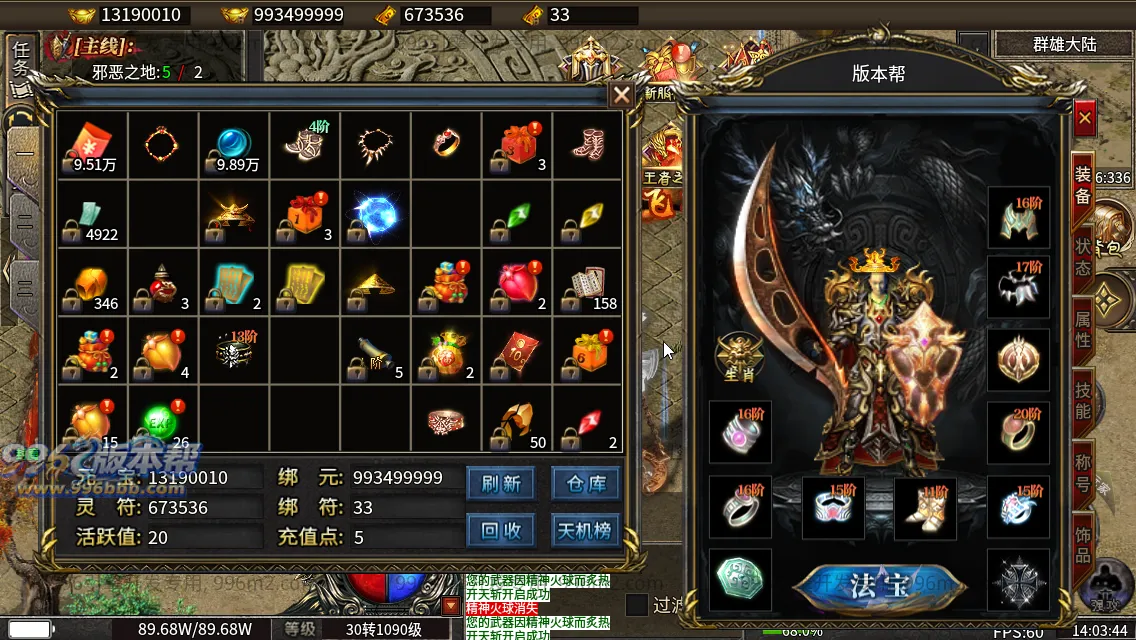Open the 仓库 warehouse
Screen dimensions: 1136x640
(586, 484)
